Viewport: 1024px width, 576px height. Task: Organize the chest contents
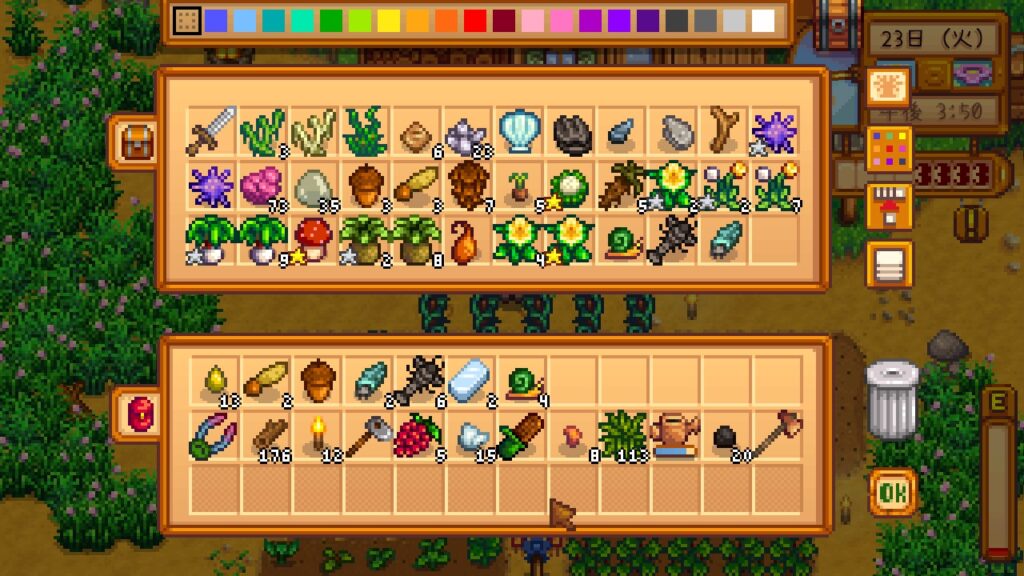(889, 264)
